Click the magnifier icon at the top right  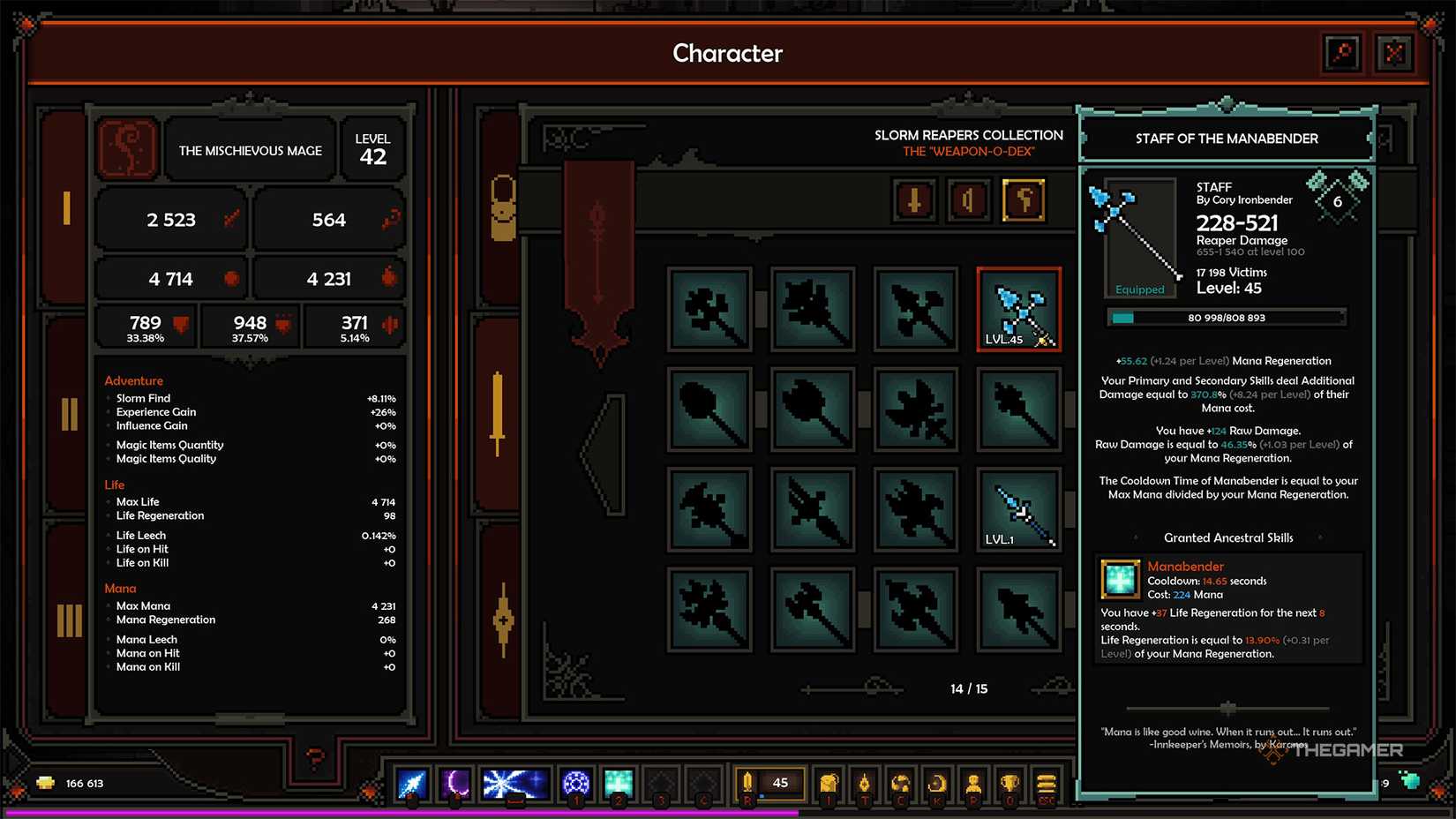tap(1342, 53)
